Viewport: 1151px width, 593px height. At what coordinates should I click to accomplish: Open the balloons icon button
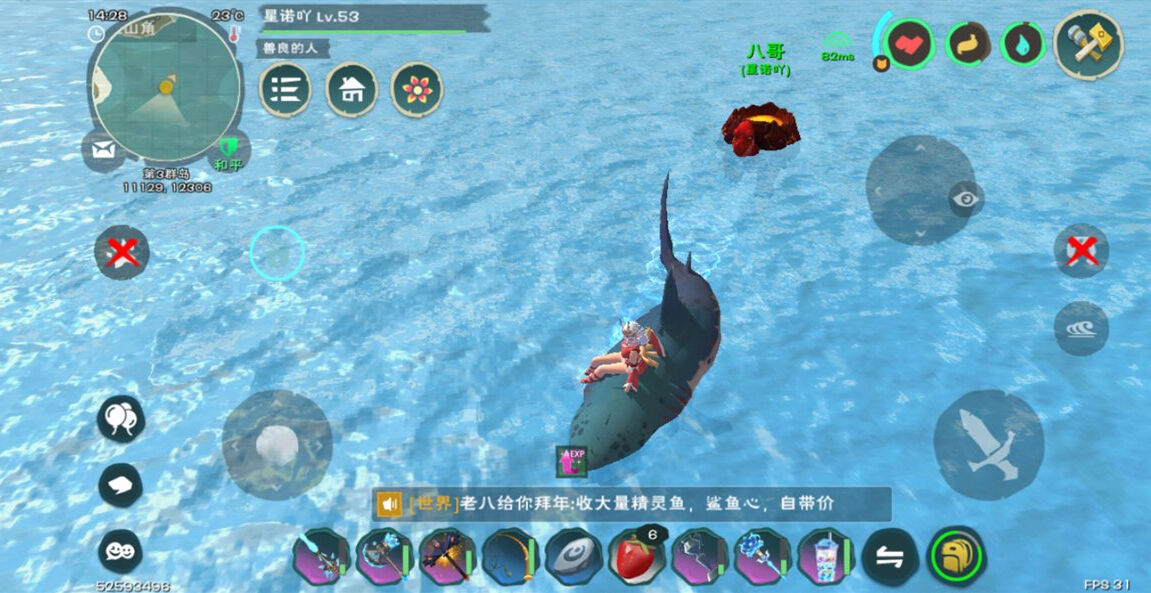[121, 418]
